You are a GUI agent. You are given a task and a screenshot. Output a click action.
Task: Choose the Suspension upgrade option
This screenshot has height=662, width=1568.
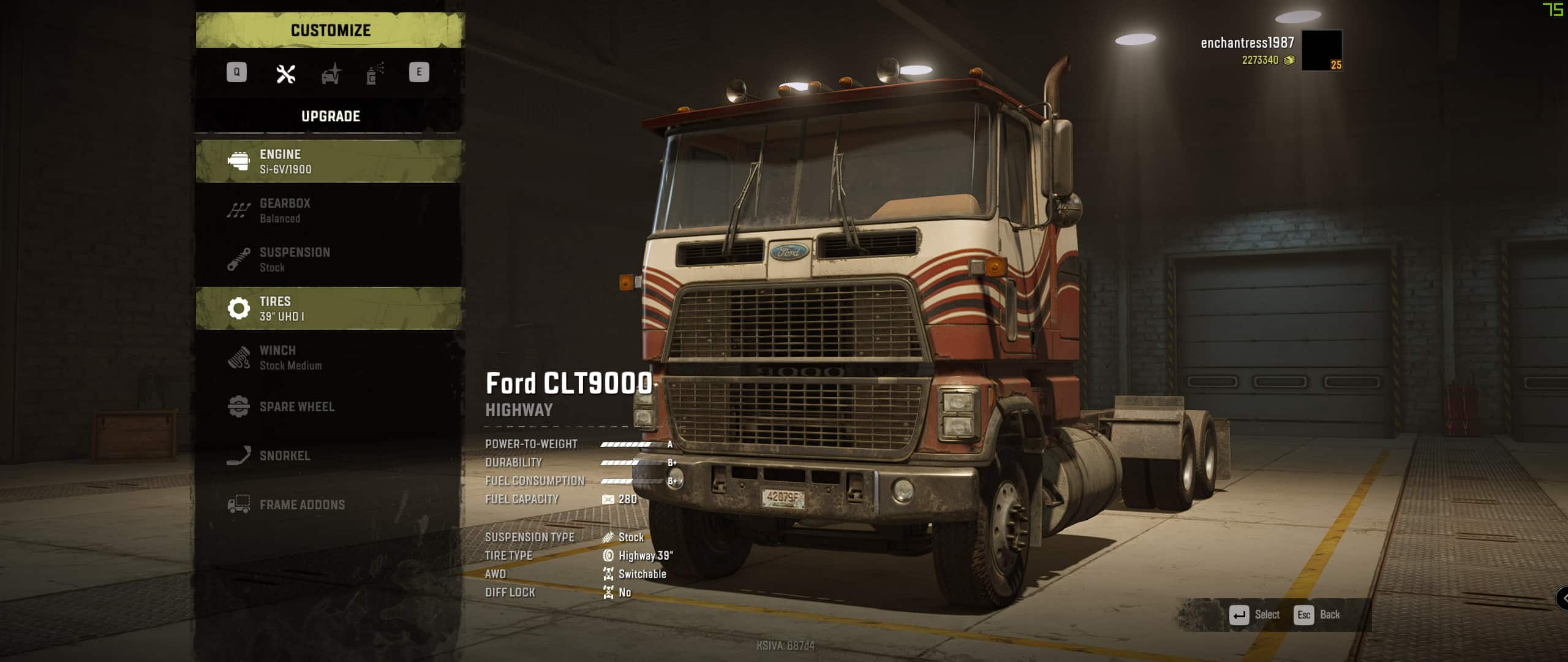(330, 259)
